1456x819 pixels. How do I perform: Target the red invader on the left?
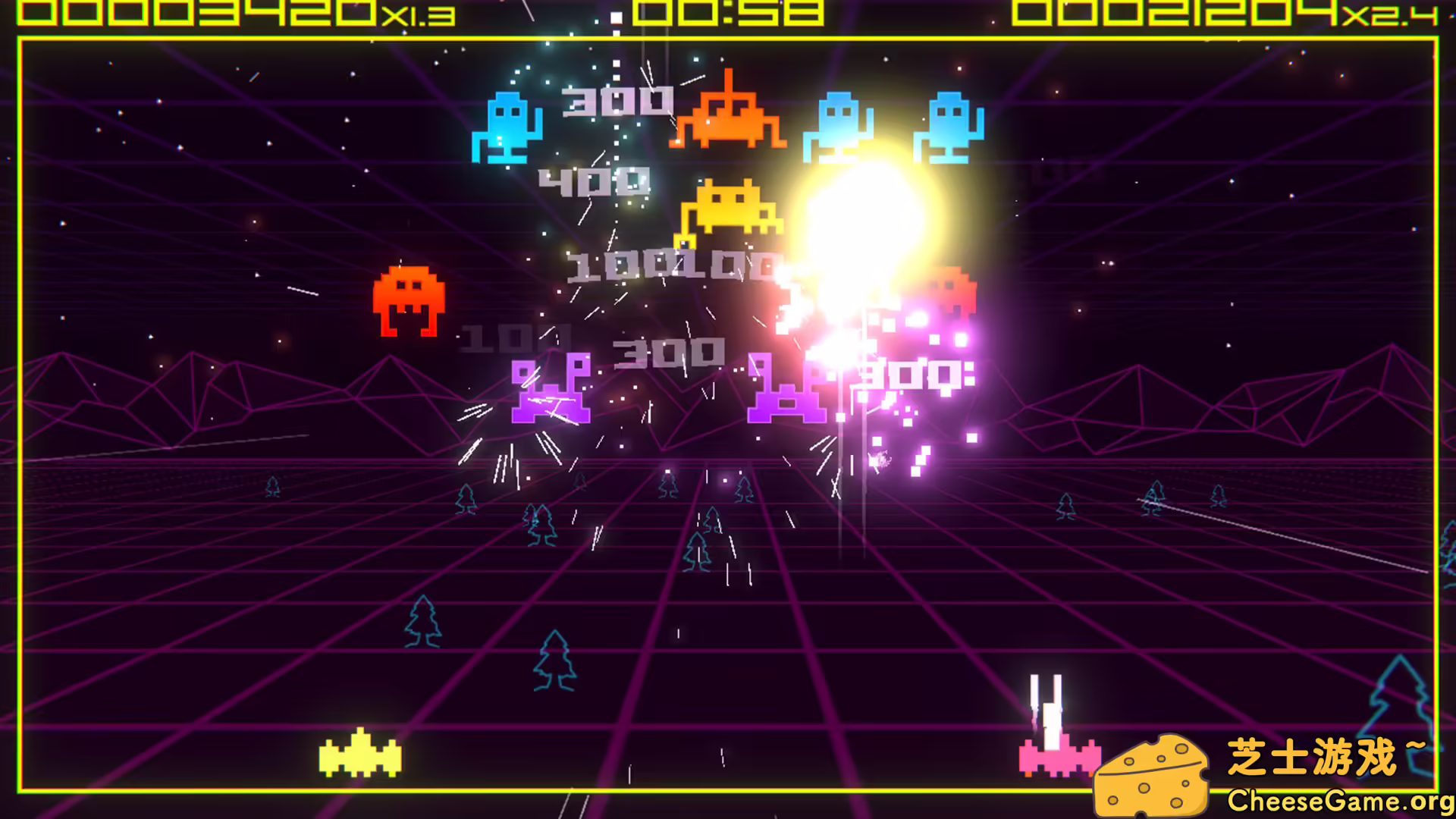(x=408, y=300)
